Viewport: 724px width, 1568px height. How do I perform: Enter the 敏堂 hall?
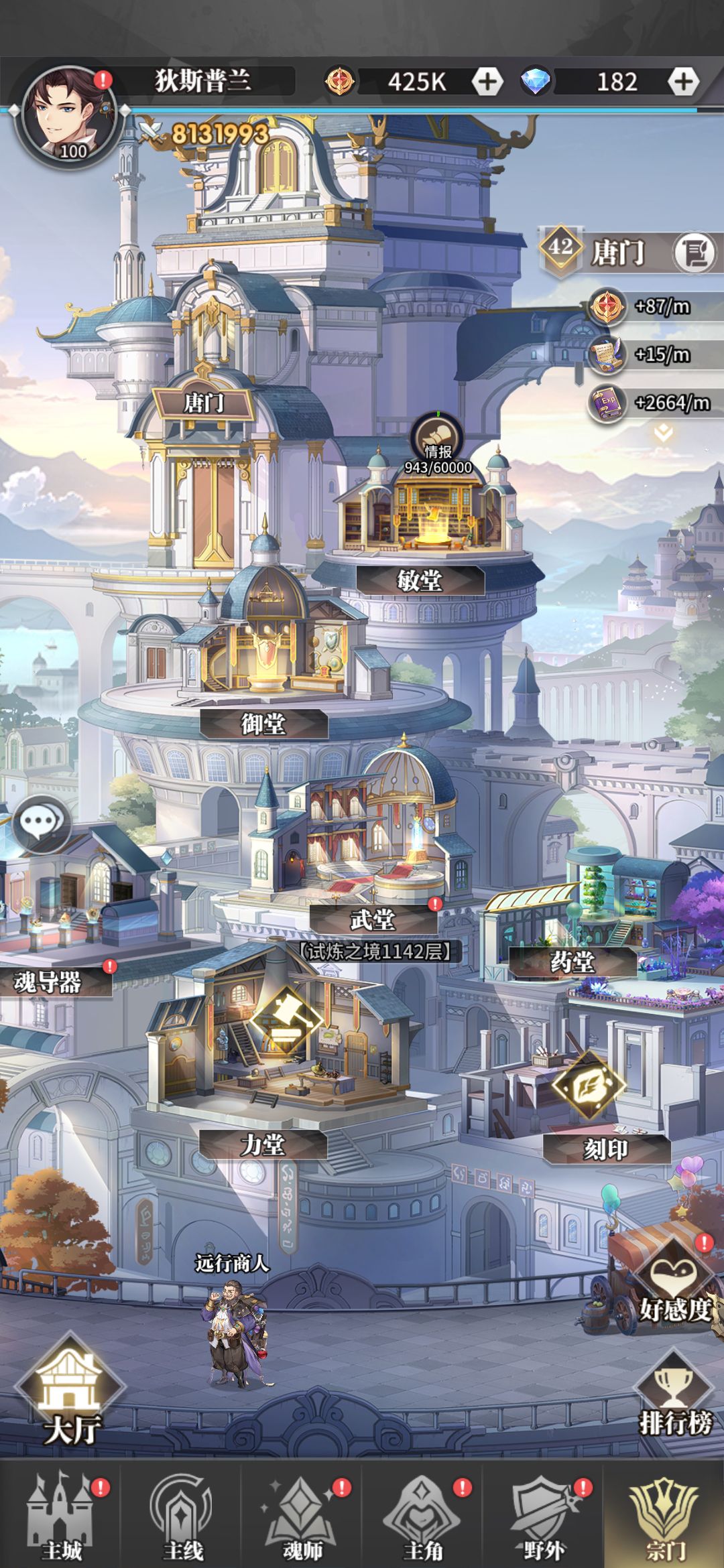(x=420, y=580)
